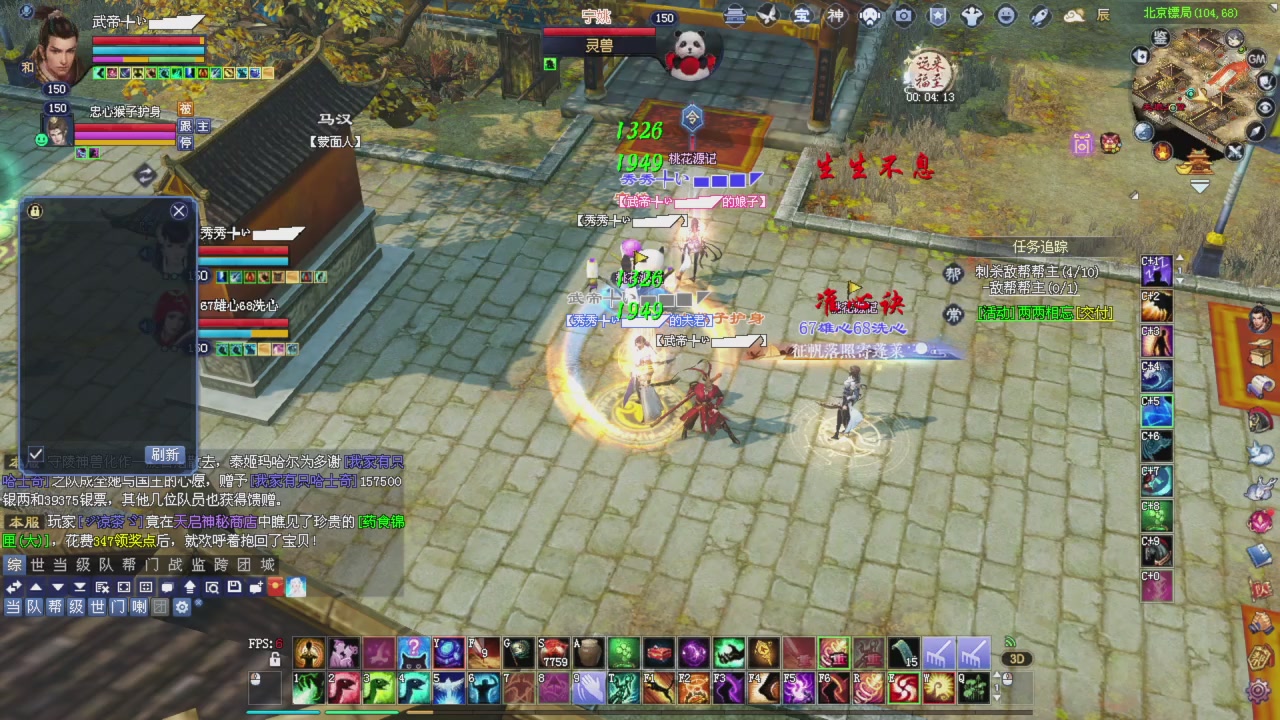Switch chat to the 世 world channel tab
1280x720 pixels.
37,565
